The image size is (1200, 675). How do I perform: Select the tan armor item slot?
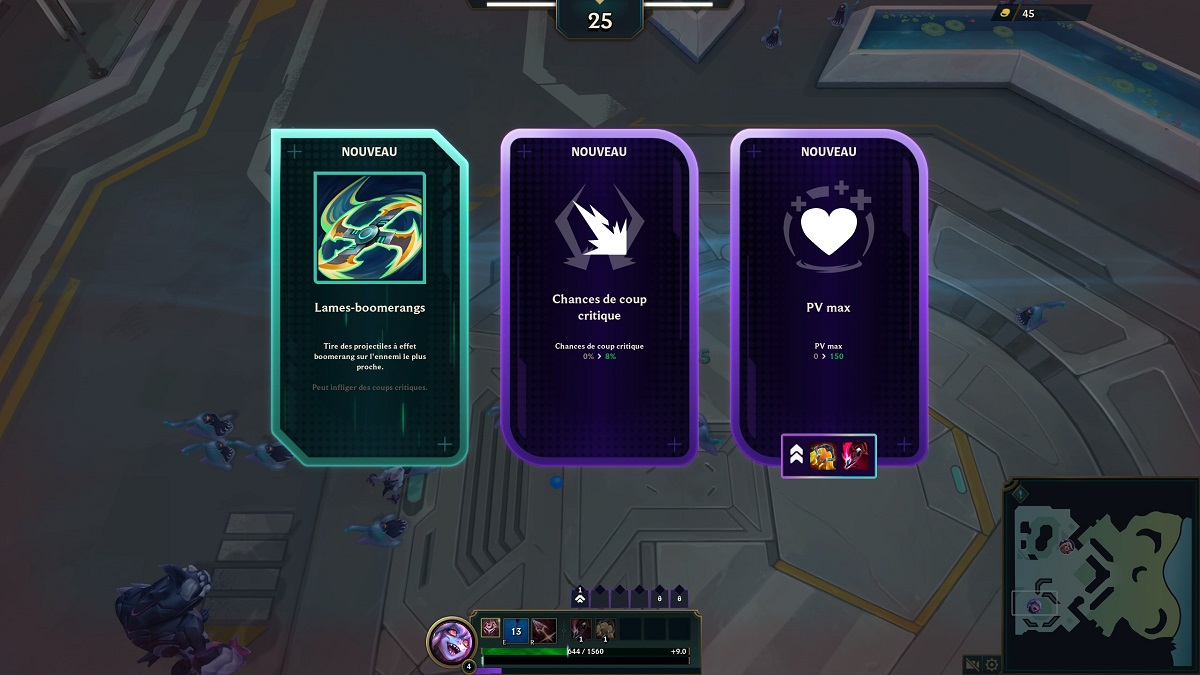click(605, 629)
